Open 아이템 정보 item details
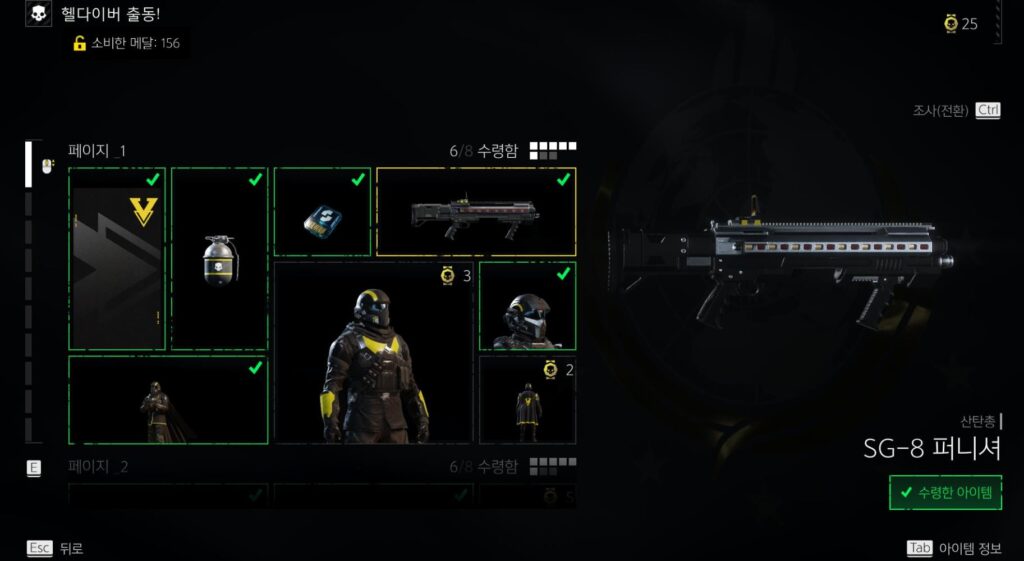Screen dimensions: 1024x561 click(953, 548)
